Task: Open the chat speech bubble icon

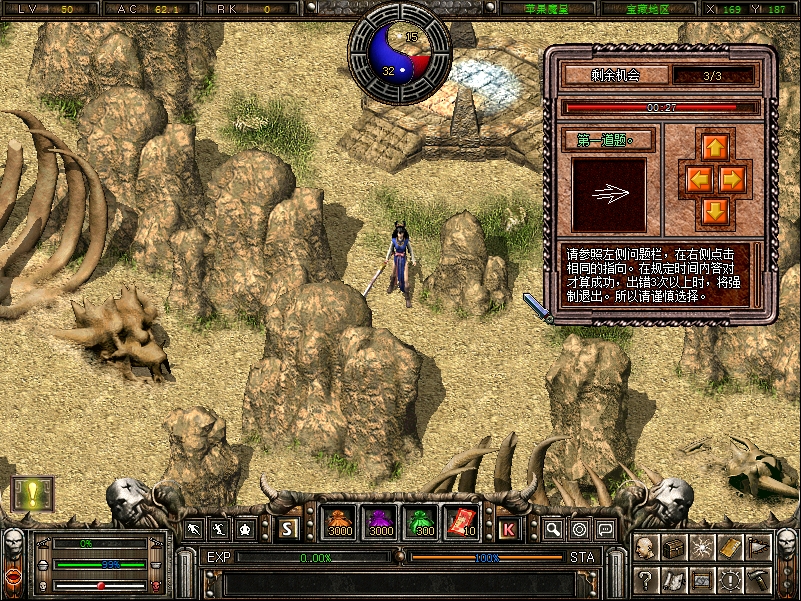Action: click(605, 528)
